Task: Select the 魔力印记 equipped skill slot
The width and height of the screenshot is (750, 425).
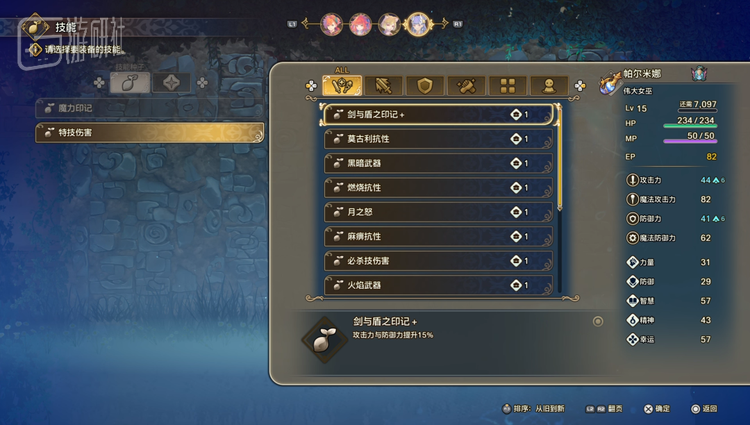Action: click(x=148, y=108)
